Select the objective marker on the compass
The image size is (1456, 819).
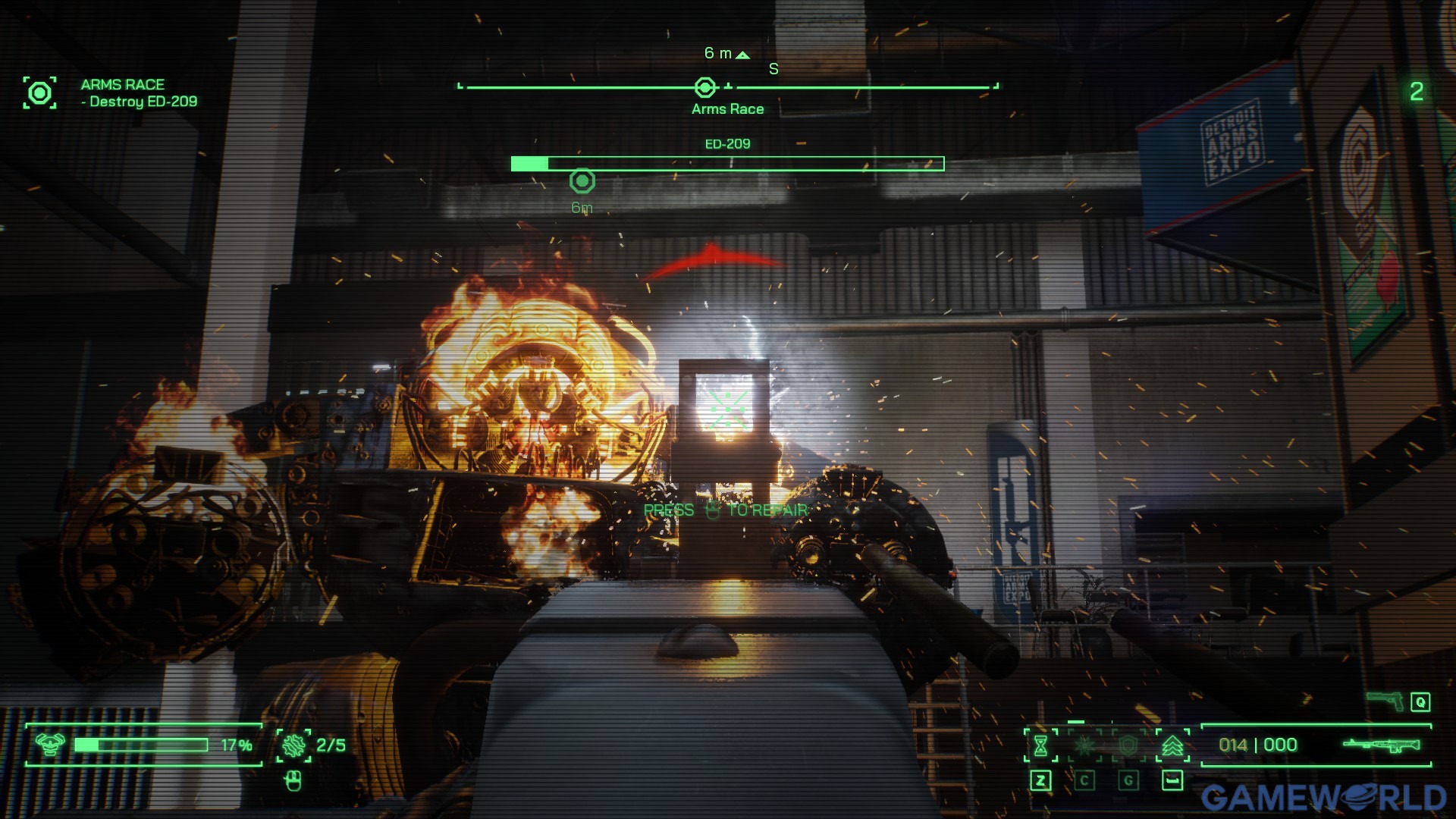click(x=705, y=88)
